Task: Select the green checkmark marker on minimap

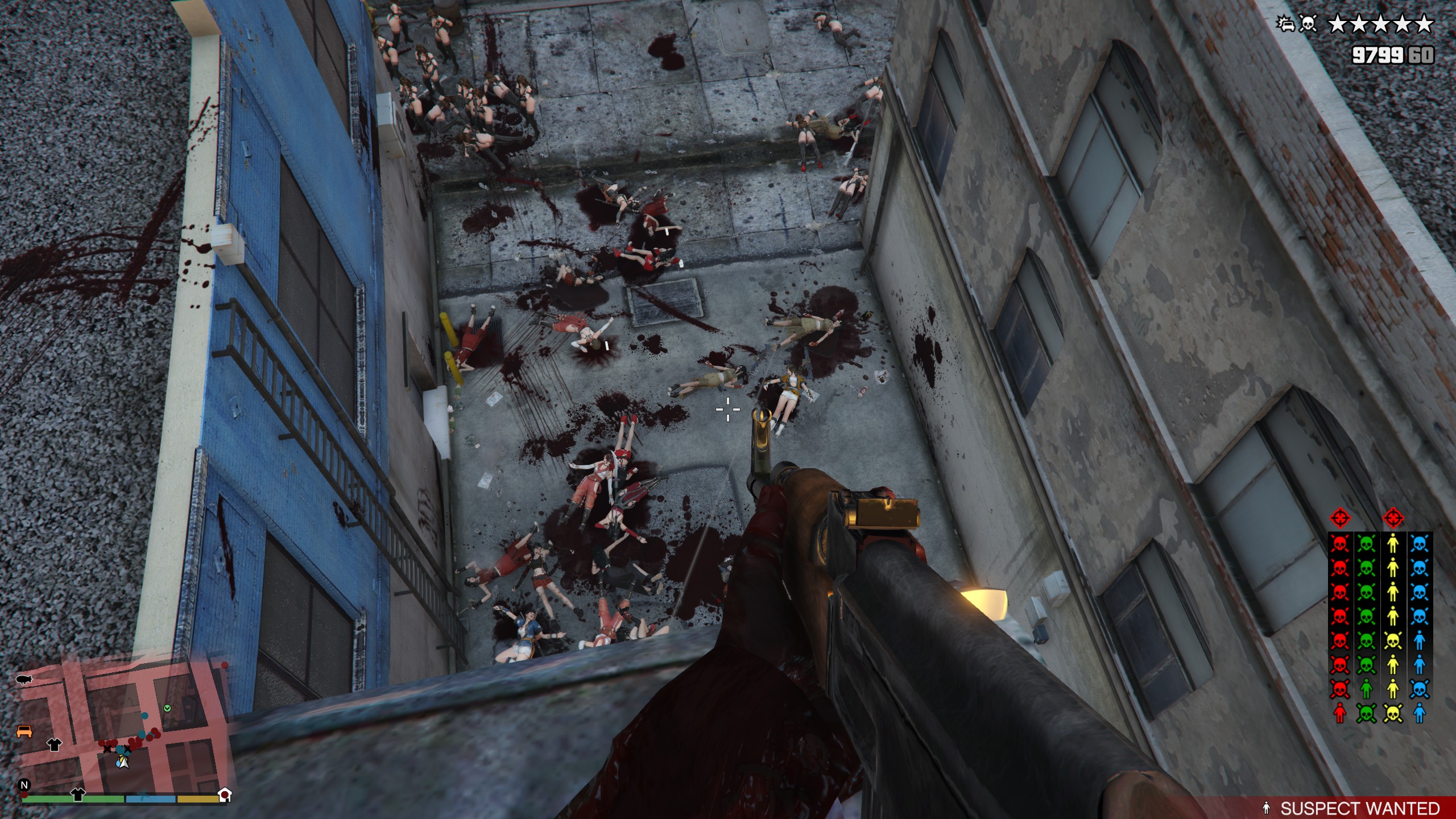Action: [x=167, y=708]
